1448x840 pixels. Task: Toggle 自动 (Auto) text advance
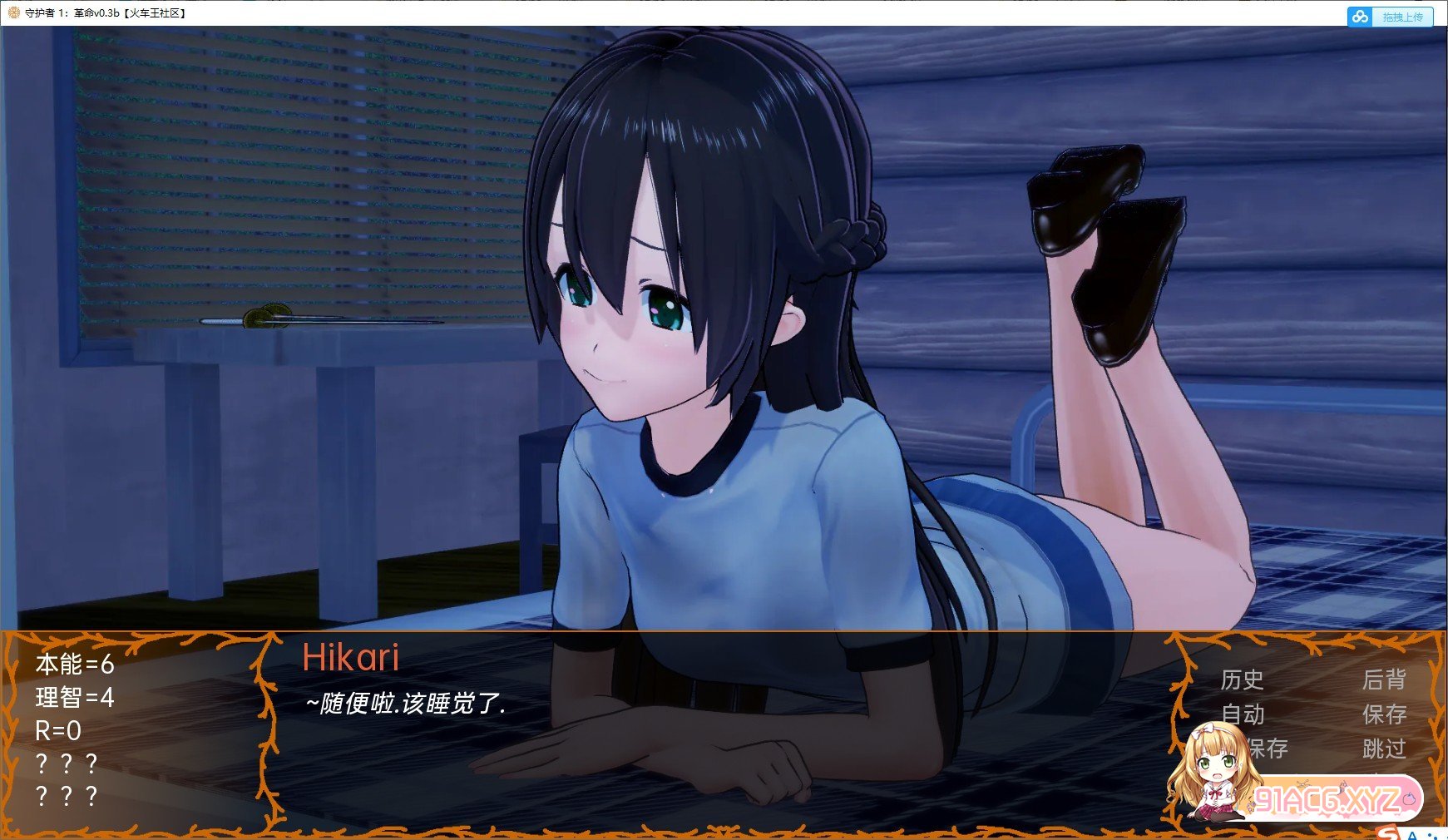click(x=1243, y=714)
